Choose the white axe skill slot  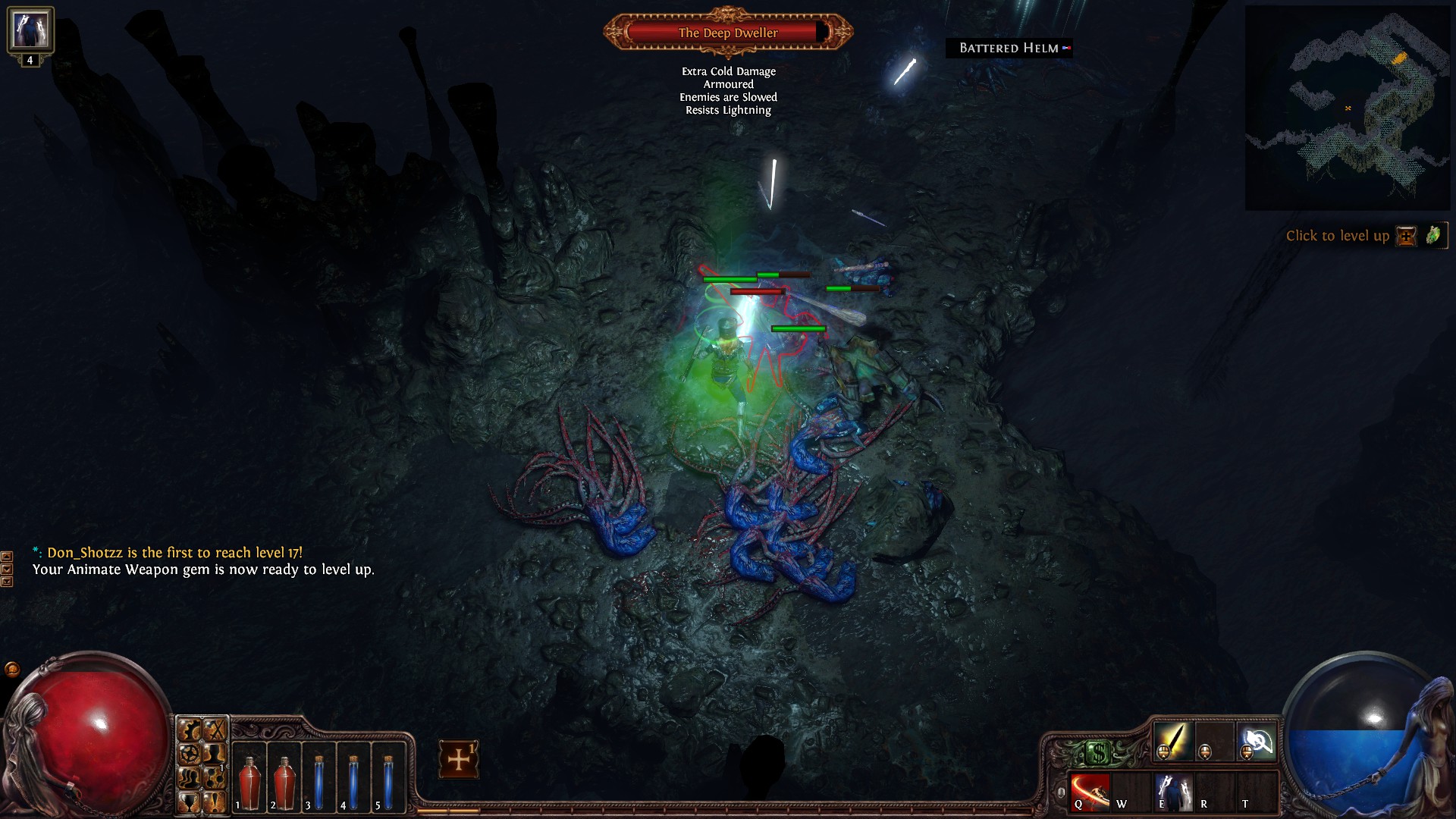point(1257,740)
